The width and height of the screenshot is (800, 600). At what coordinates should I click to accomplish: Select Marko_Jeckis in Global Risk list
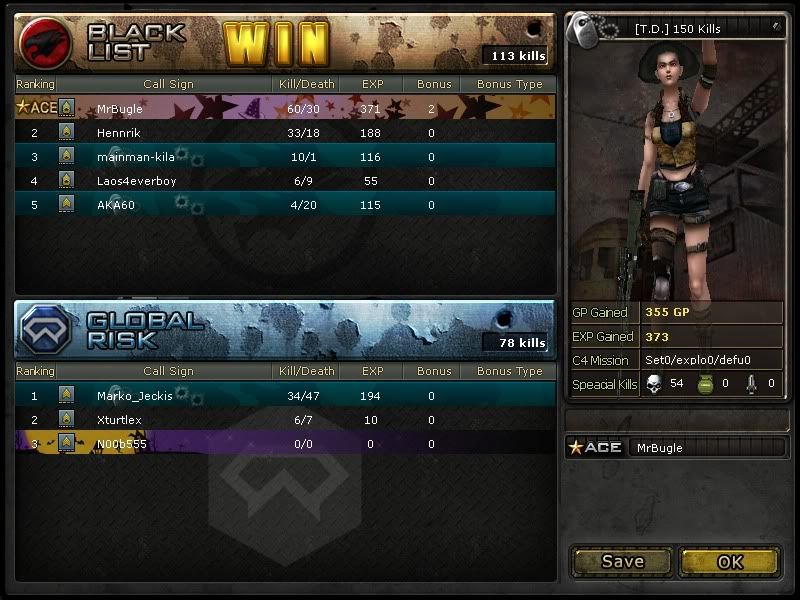click(285, 395)
